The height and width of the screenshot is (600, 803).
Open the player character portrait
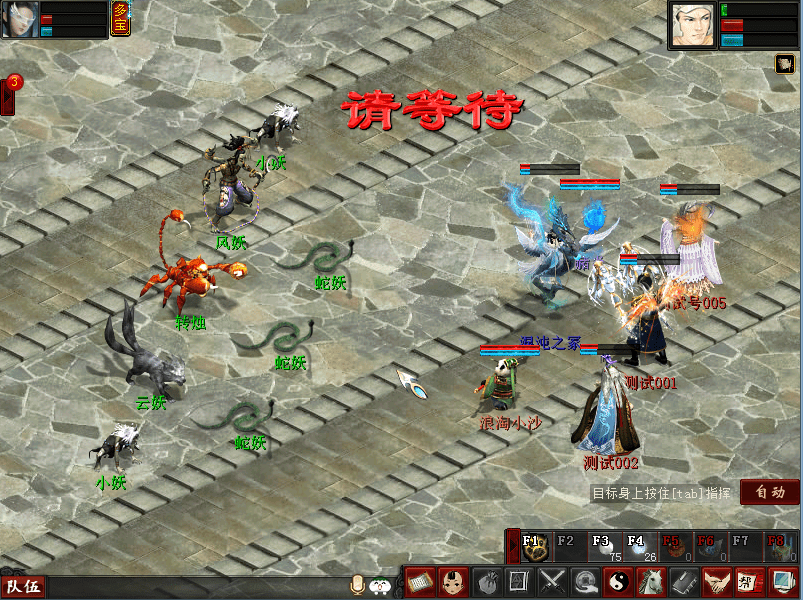692,25
